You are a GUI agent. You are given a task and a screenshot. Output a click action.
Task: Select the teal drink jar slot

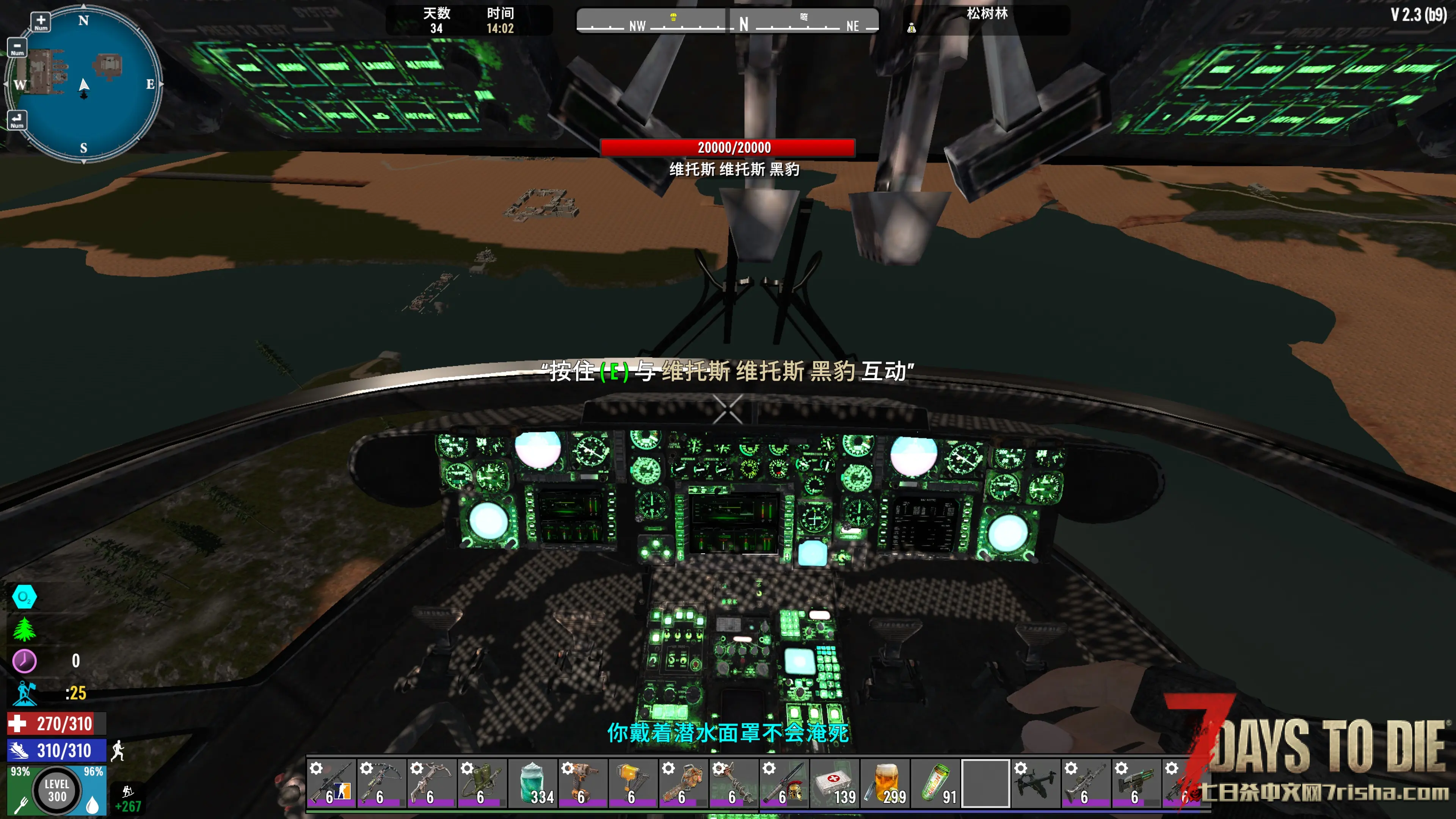[x=532, y=783]
